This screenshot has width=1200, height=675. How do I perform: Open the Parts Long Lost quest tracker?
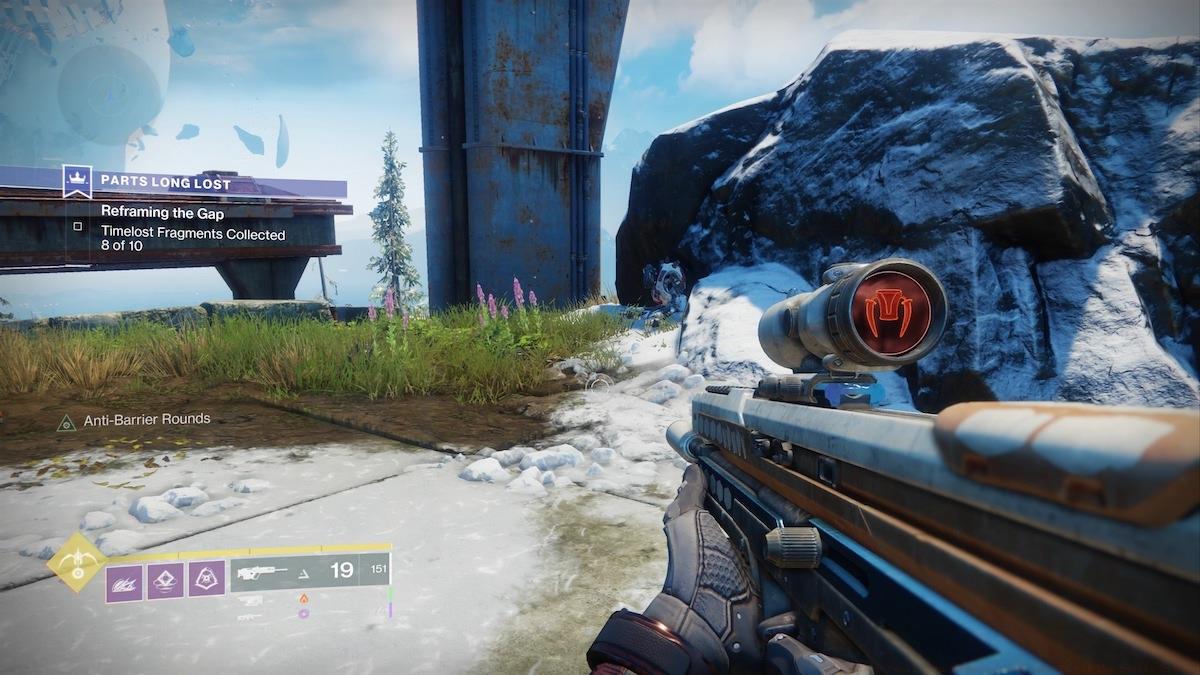(165, 183)
